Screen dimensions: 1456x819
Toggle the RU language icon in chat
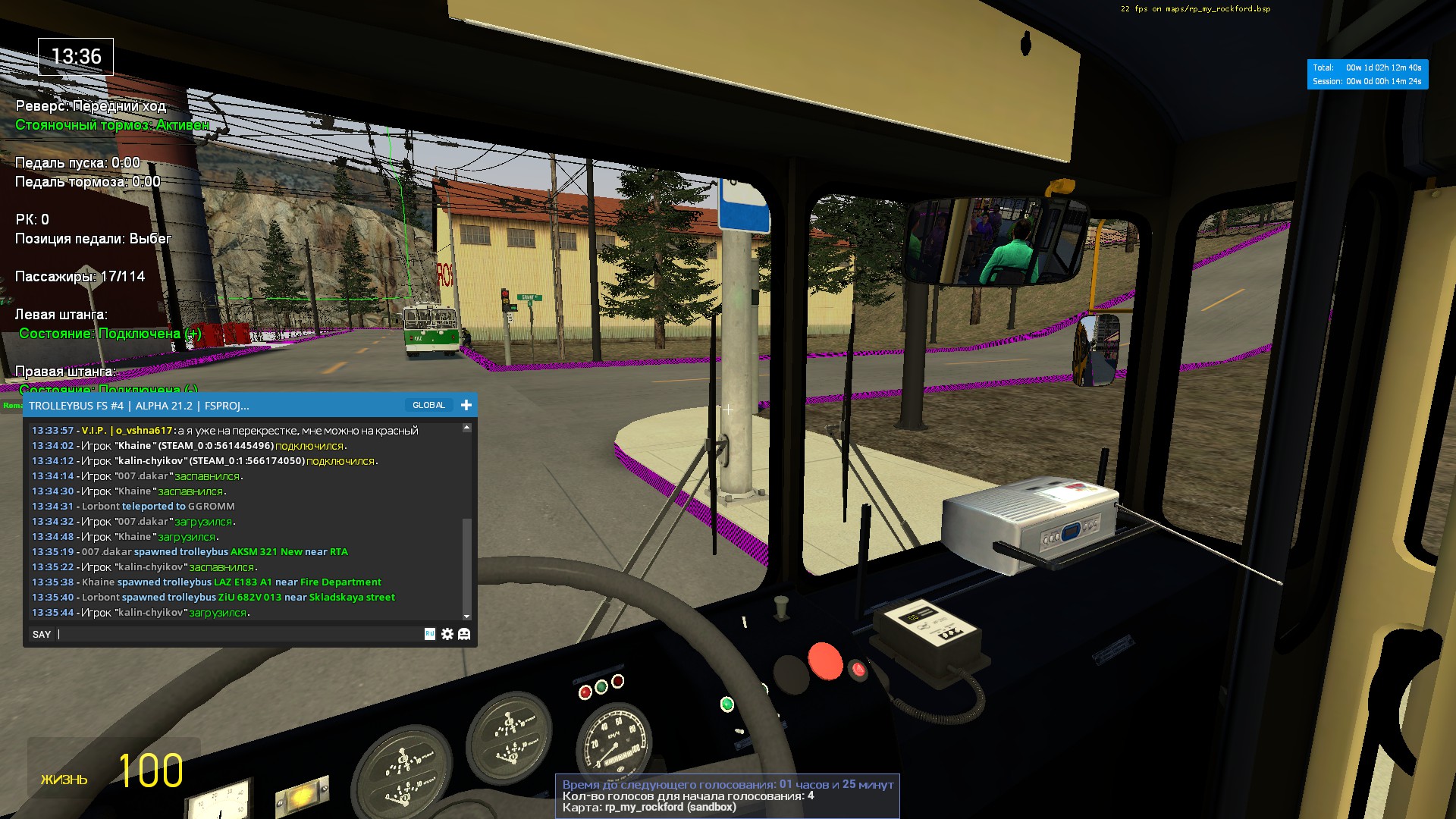coord(430,634)
